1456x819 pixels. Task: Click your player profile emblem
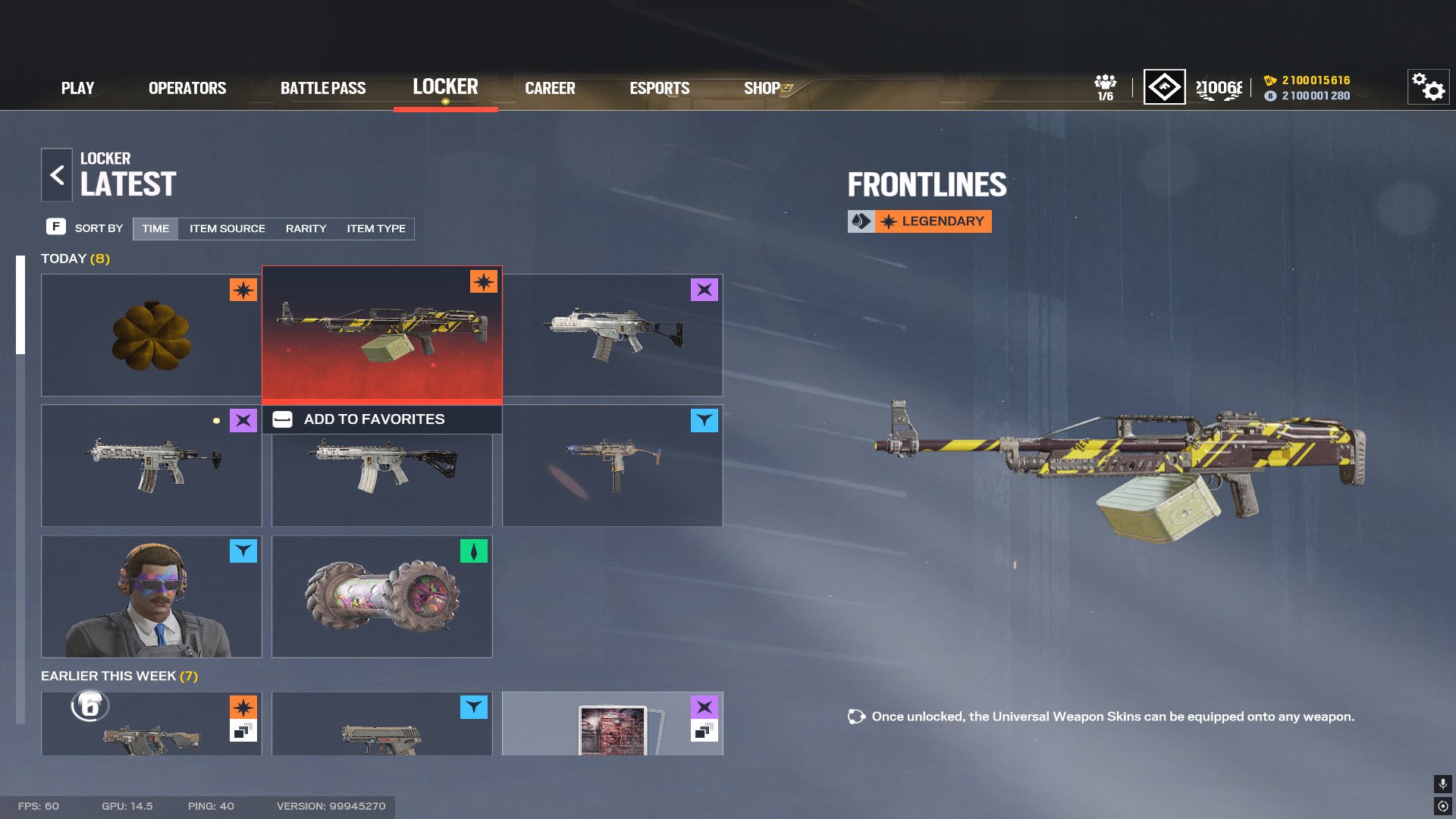(x=1164, y=88)
